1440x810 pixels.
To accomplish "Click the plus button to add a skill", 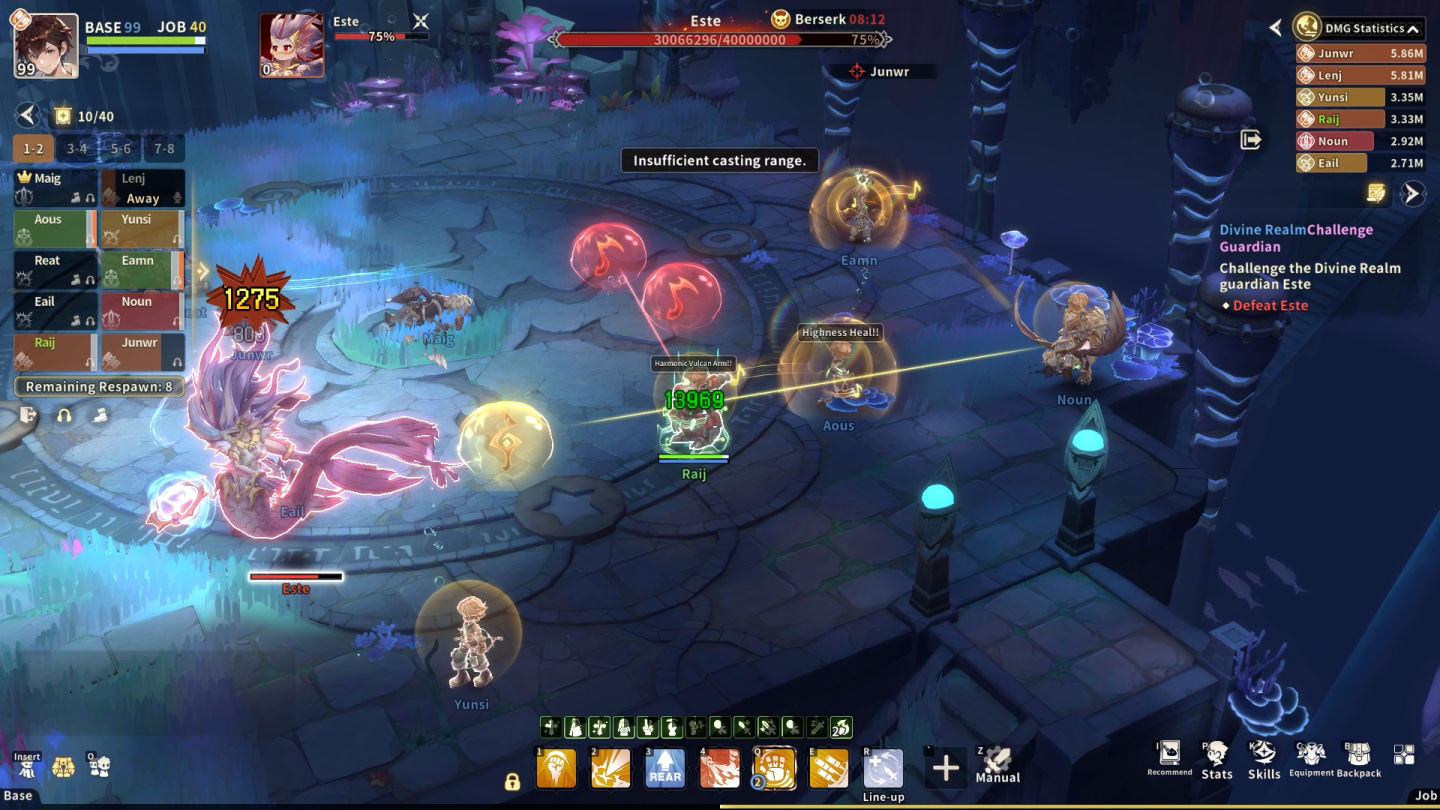I will click(945, 768).
